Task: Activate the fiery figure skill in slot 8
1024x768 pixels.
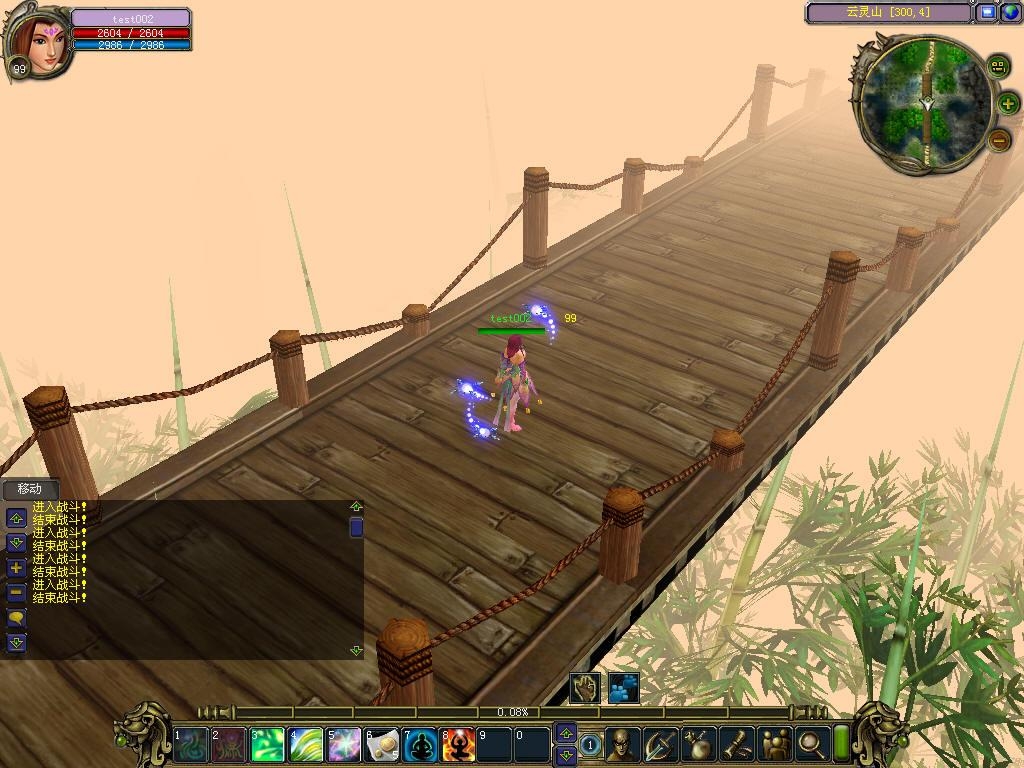Action: [x=457, y=745]
